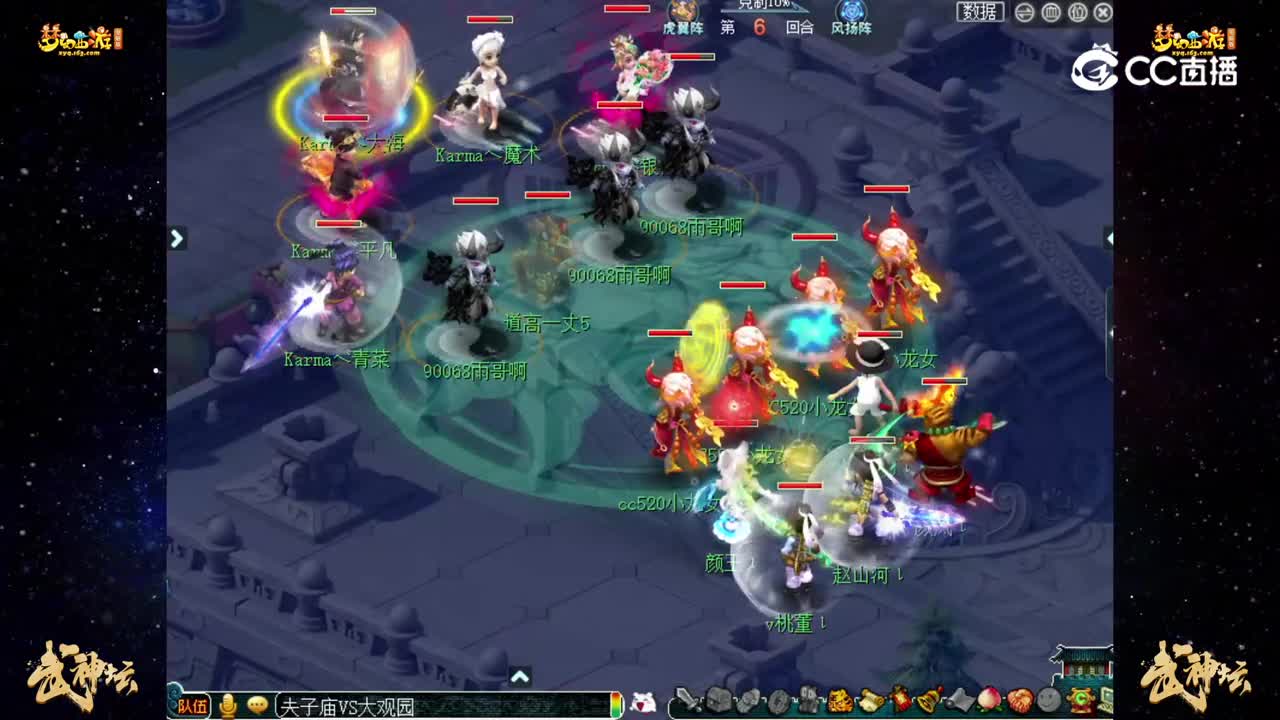Toggle the swap arrows circle icon
1280x720 pixels.
pos(1023,13)
